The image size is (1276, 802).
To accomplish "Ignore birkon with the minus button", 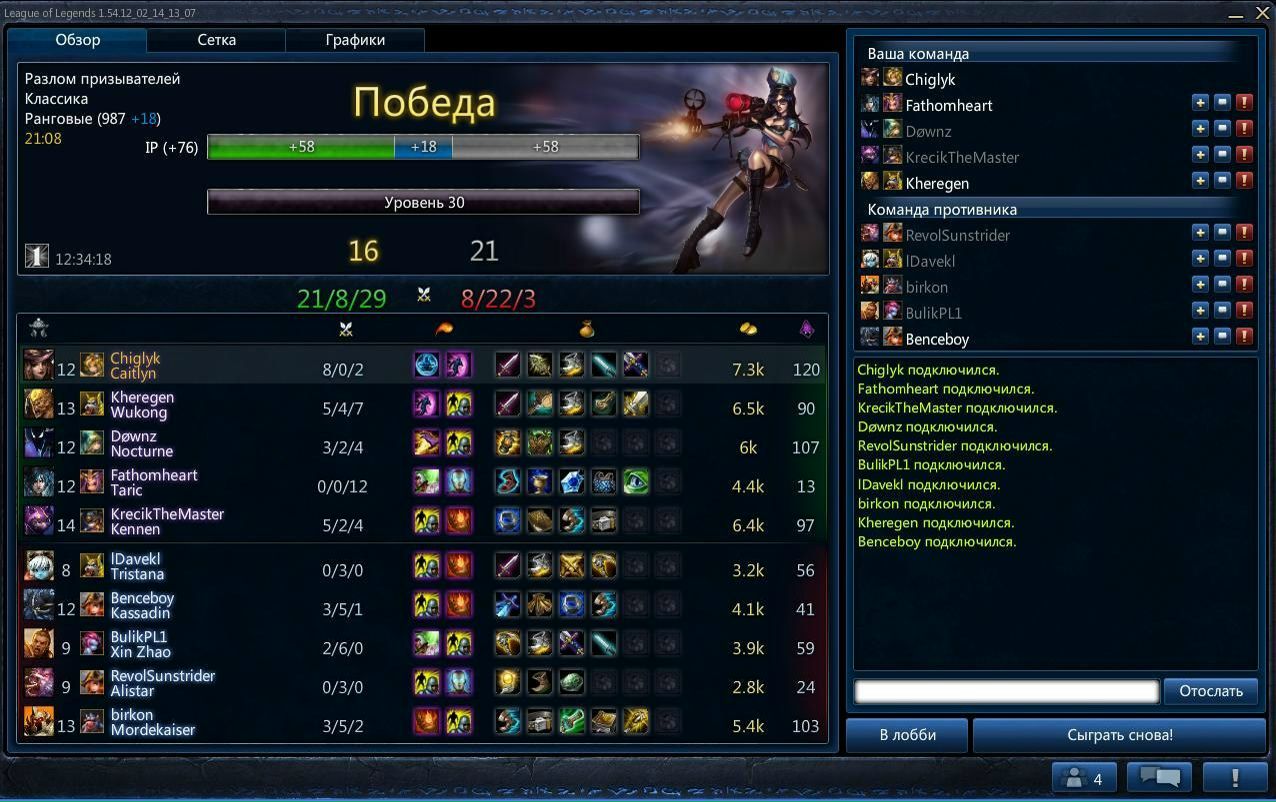I will (1222, 285).
